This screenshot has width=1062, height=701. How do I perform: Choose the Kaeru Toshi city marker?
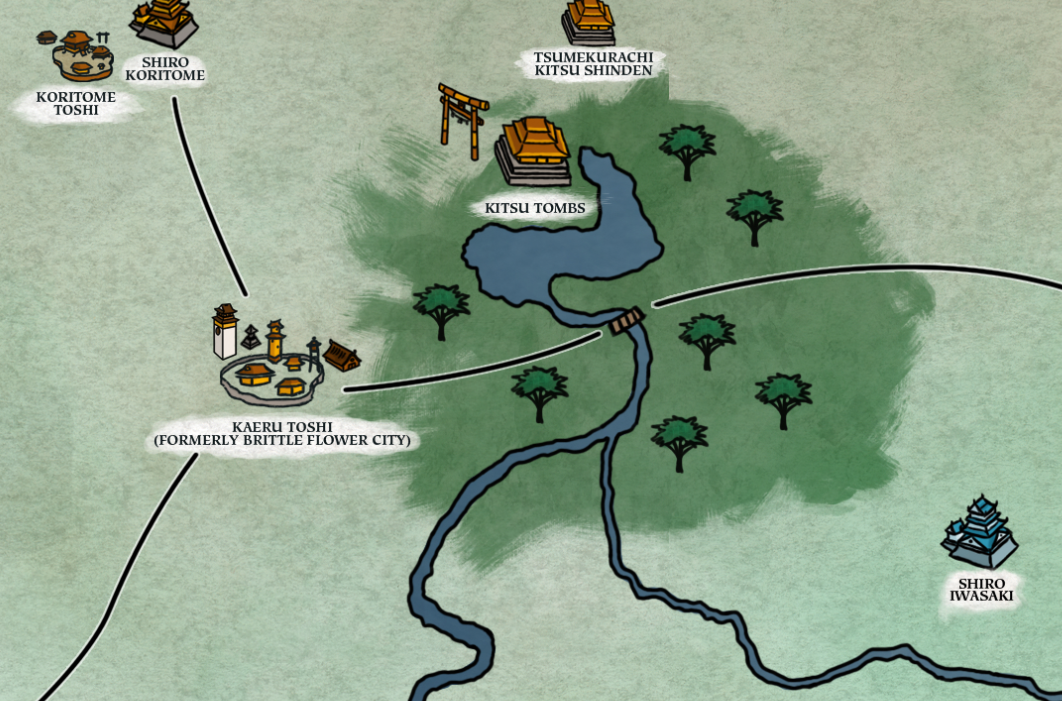click(274, 362)
